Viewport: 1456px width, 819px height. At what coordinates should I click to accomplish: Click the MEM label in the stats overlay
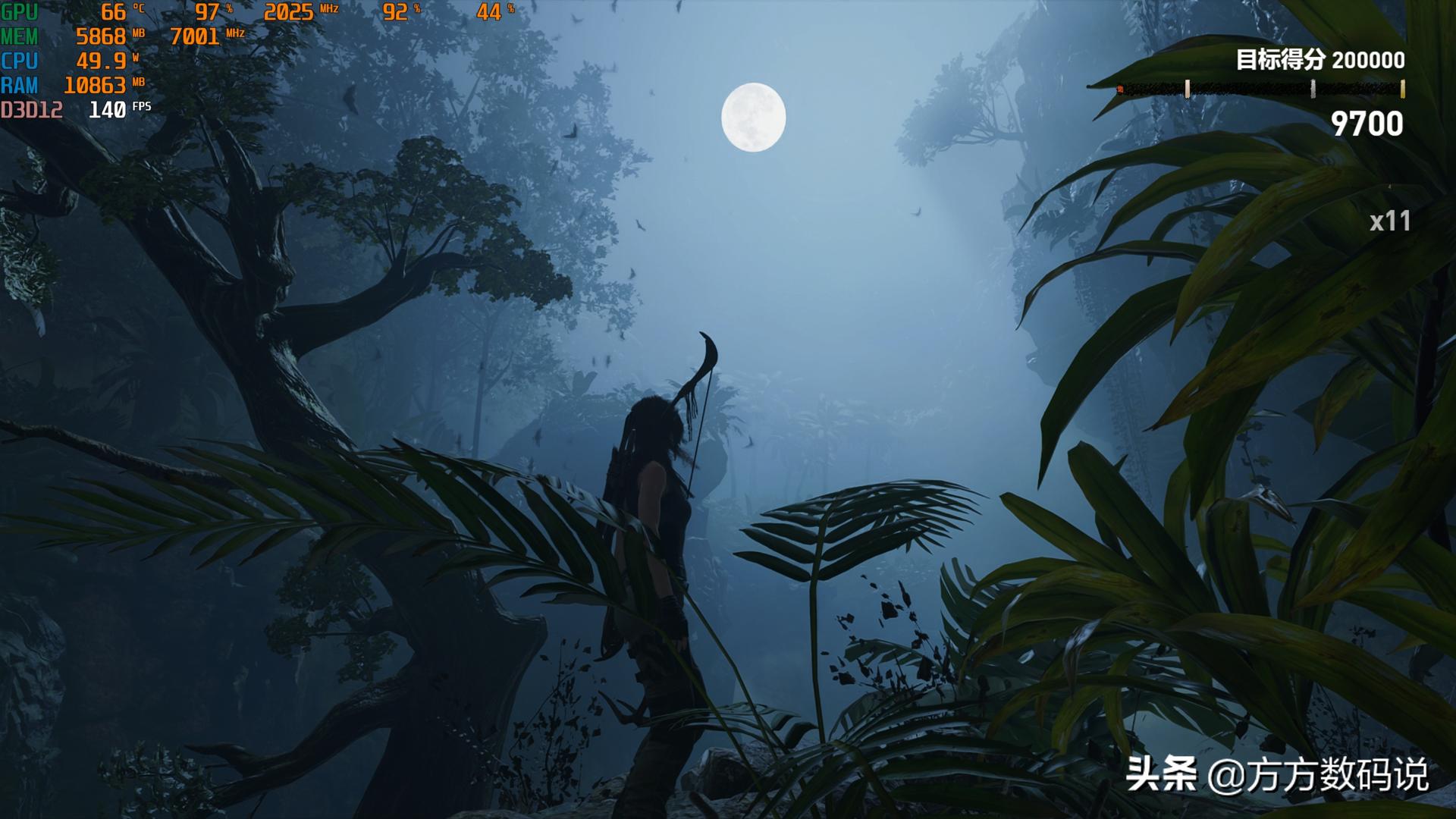point(19,35)
